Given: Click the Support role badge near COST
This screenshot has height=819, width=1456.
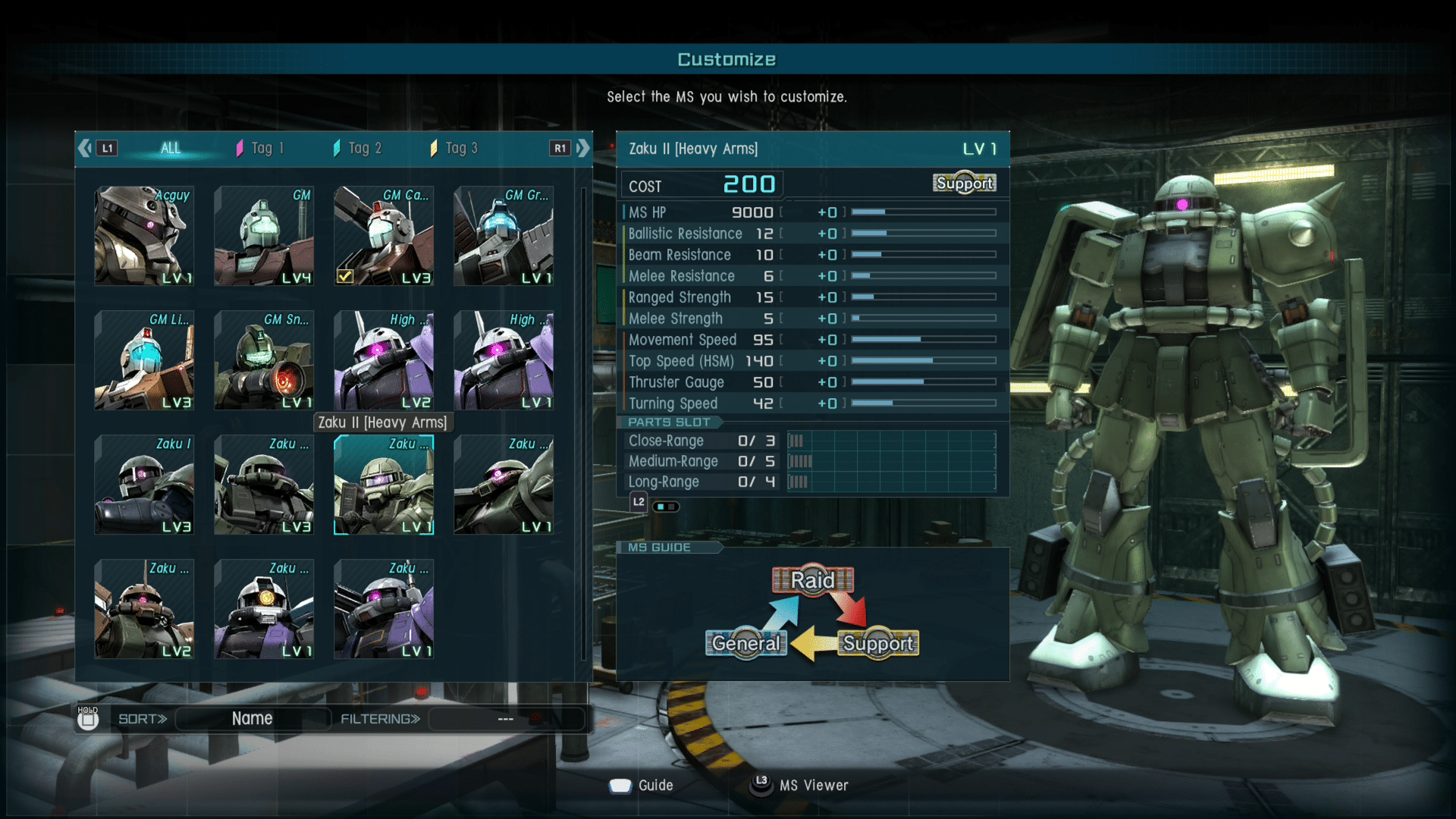Looking at the screenshot, I should coord(964,183).
